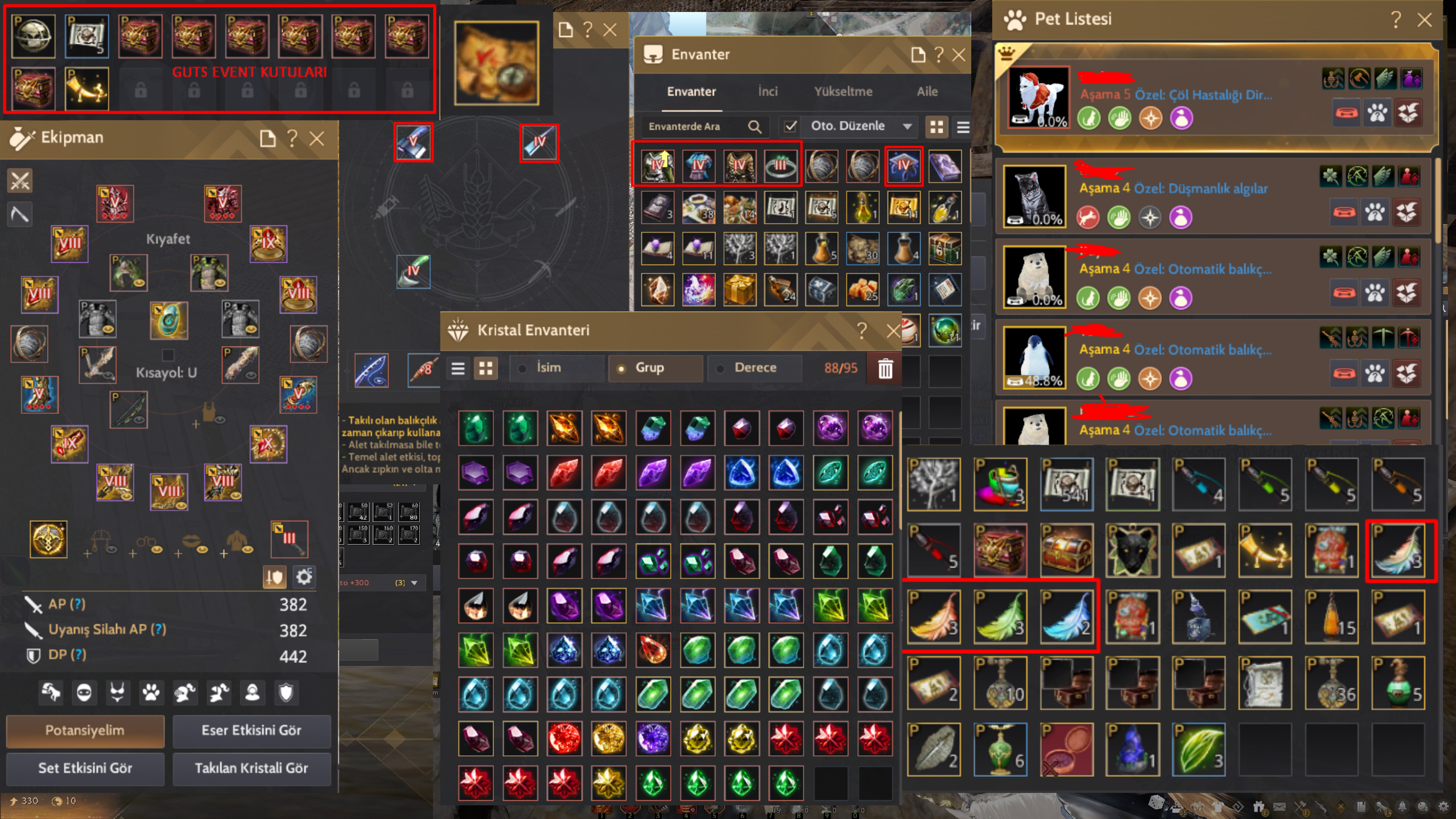Image resolution: width=1456 pixels, height=819 pixels.
Task: Select the Aile tab
Action: [x=927, y=92]
